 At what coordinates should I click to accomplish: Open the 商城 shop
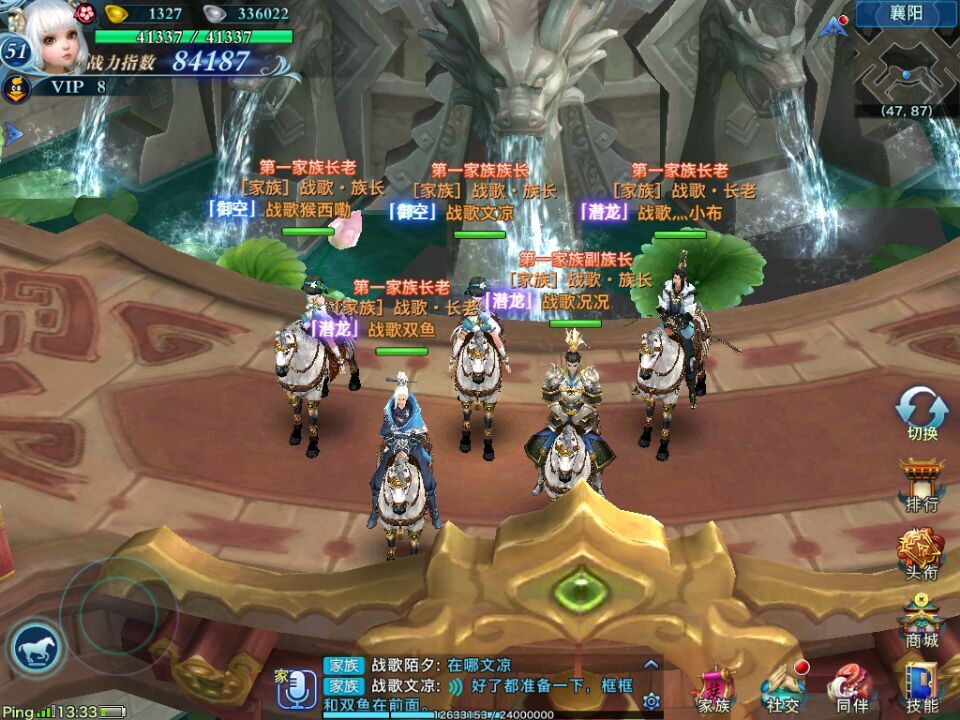(x=921, y=621)
